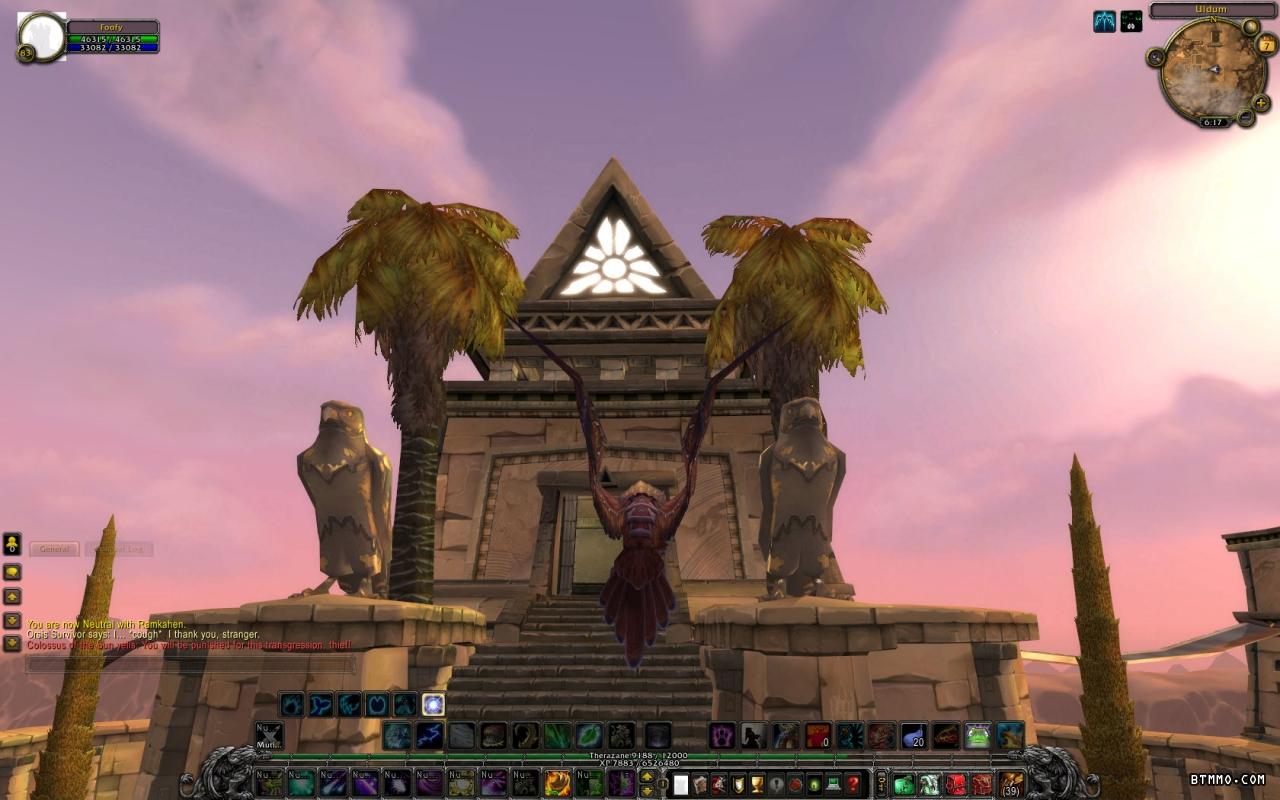Zoom out the minimap with the minus button
Image resolution: width=1280 pixels, height=800 pixels.
(x=1246, y=117)
